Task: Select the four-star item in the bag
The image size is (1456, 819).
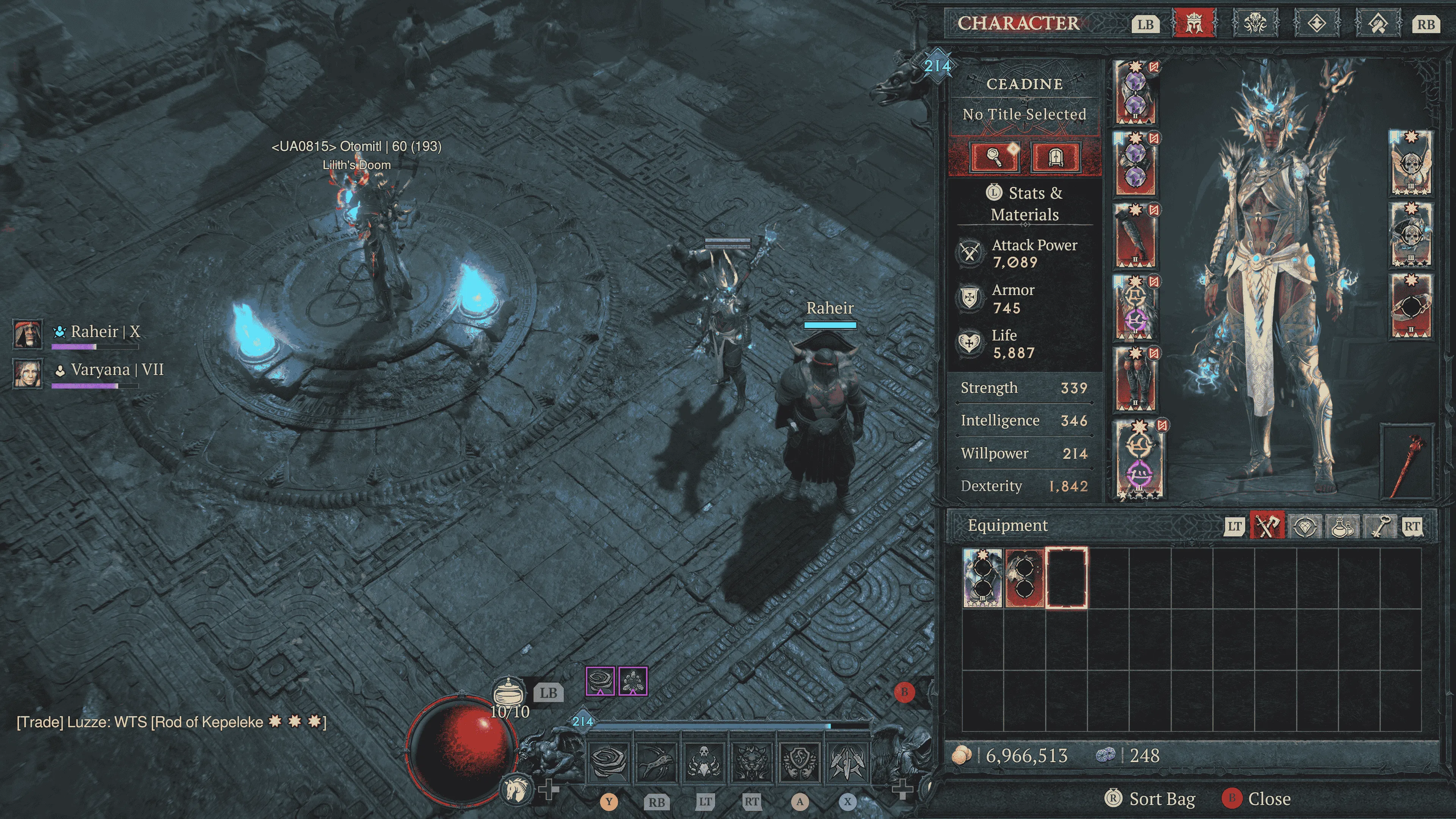Action: 982,577
